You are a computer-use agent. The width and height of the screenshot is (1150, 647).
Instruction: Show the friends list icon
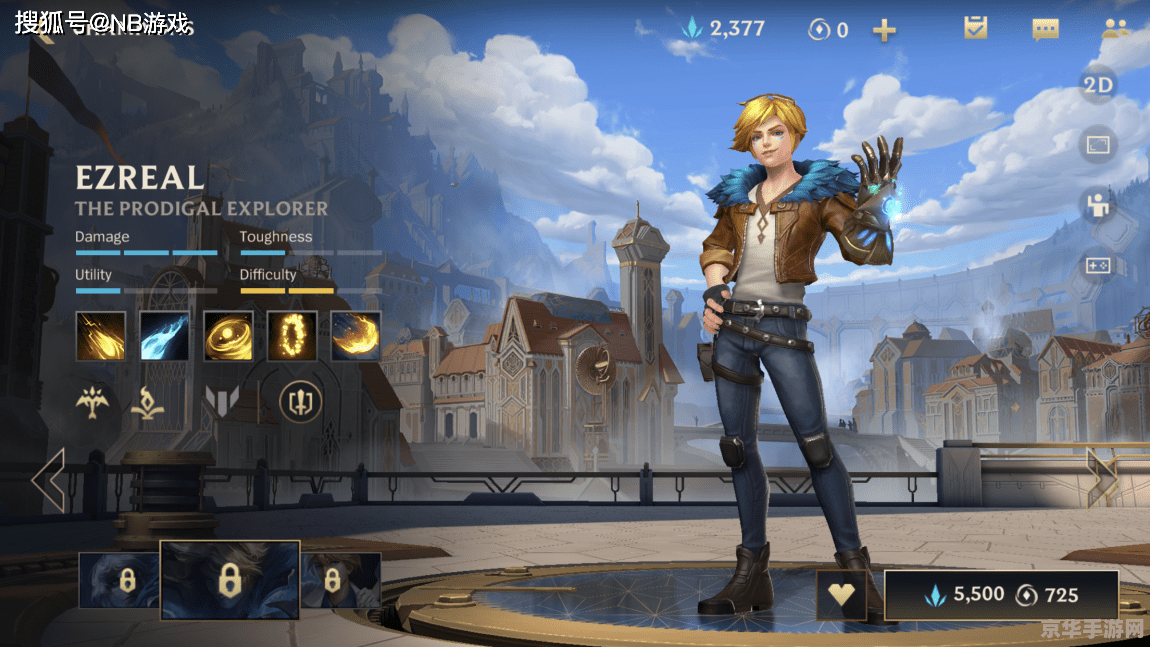pyautogui.click(x=1114, y=28)
